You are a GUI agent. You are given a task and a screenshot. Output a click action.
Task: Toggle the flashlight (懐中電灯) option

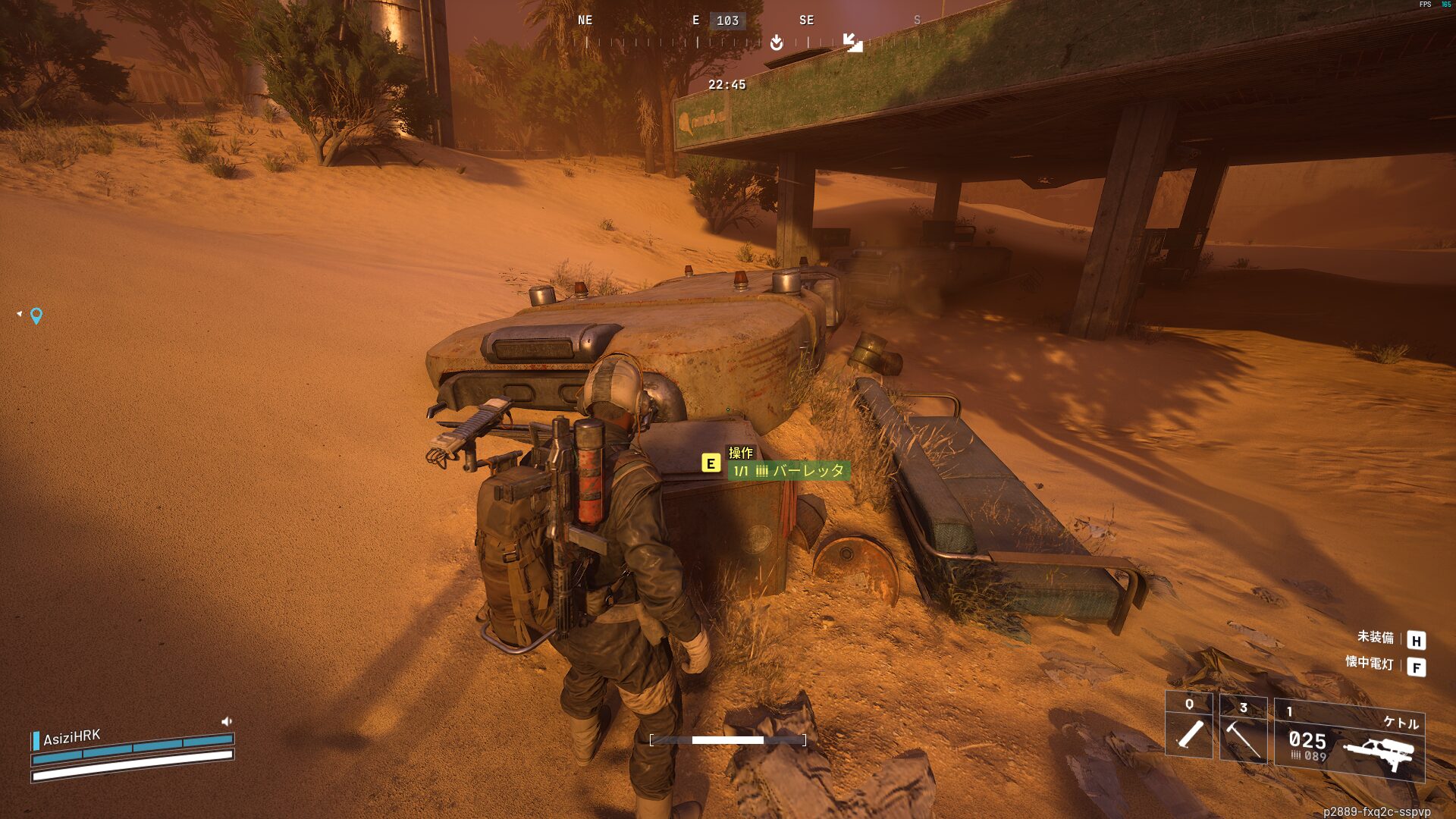(x=1369, y=664)
